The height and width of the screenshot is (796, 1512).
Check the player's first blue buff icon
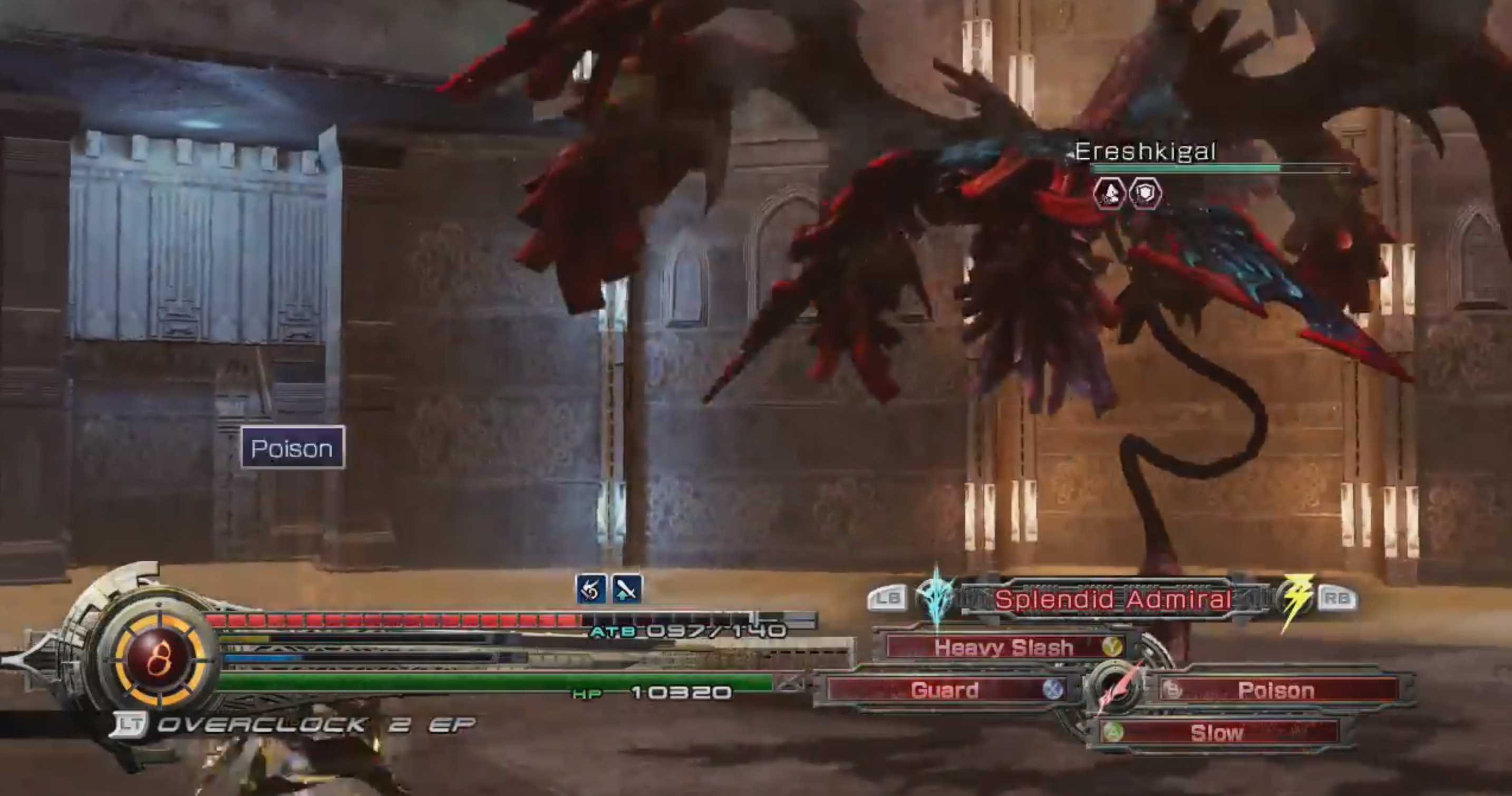591,589
